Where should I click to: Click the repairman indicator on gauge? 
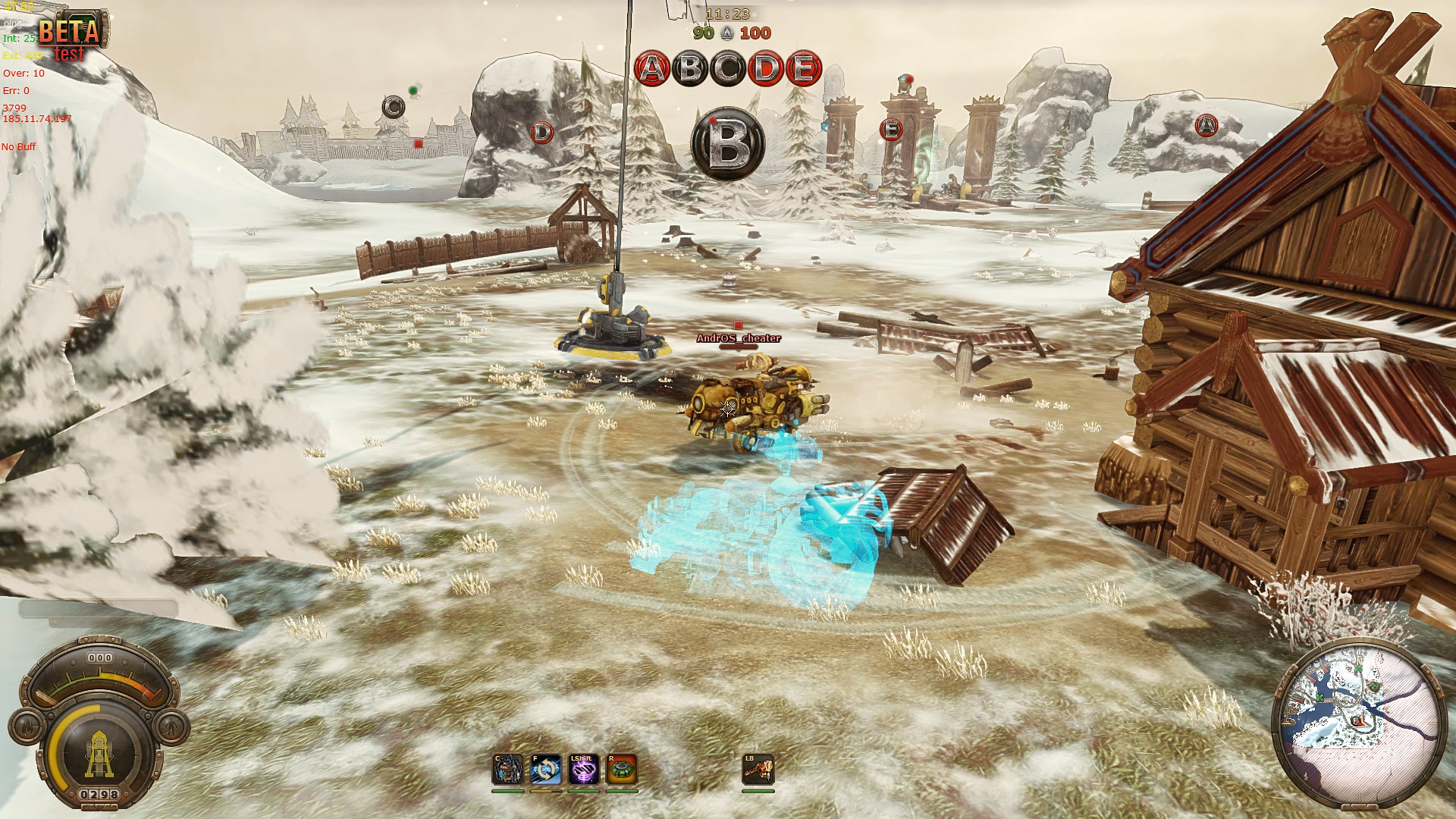tap(173, 727)
